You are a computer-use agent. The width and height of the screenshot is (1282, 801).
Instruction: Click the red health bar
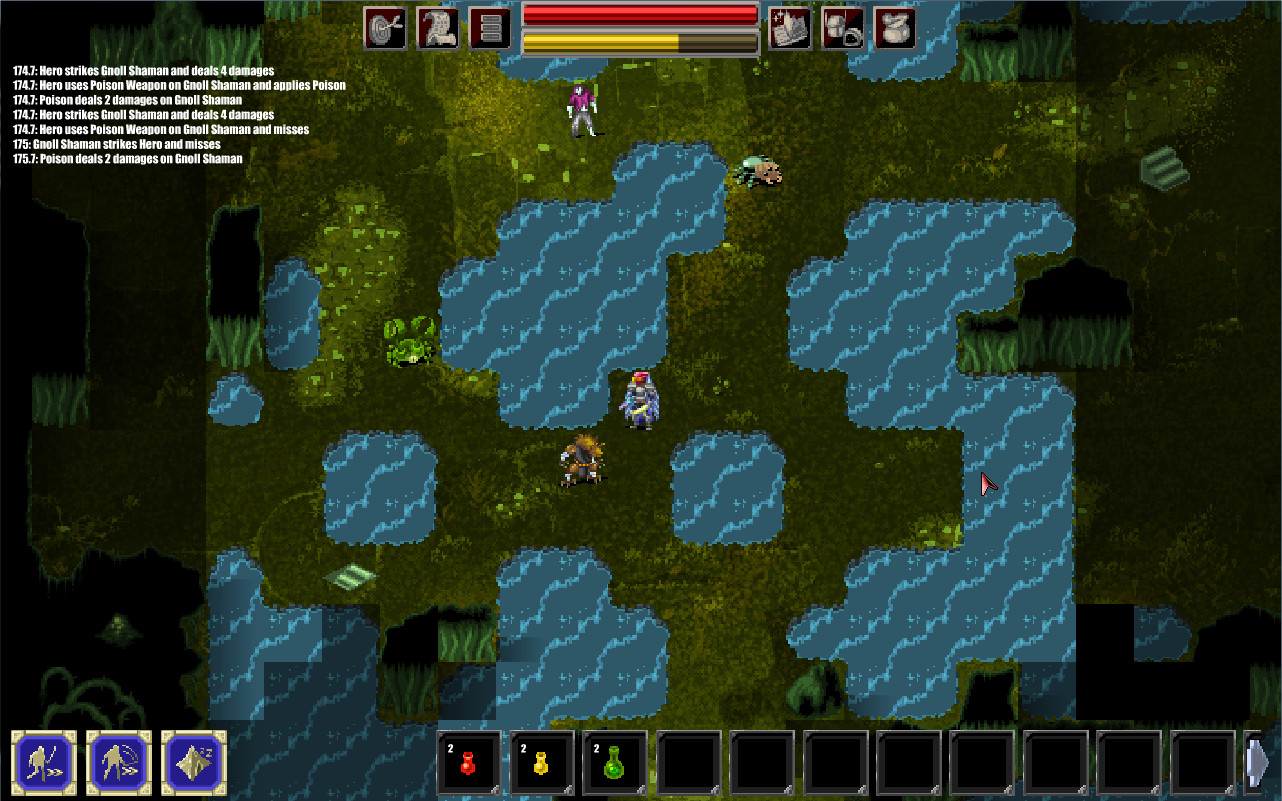pyautogui.click(x=640, y=13)
